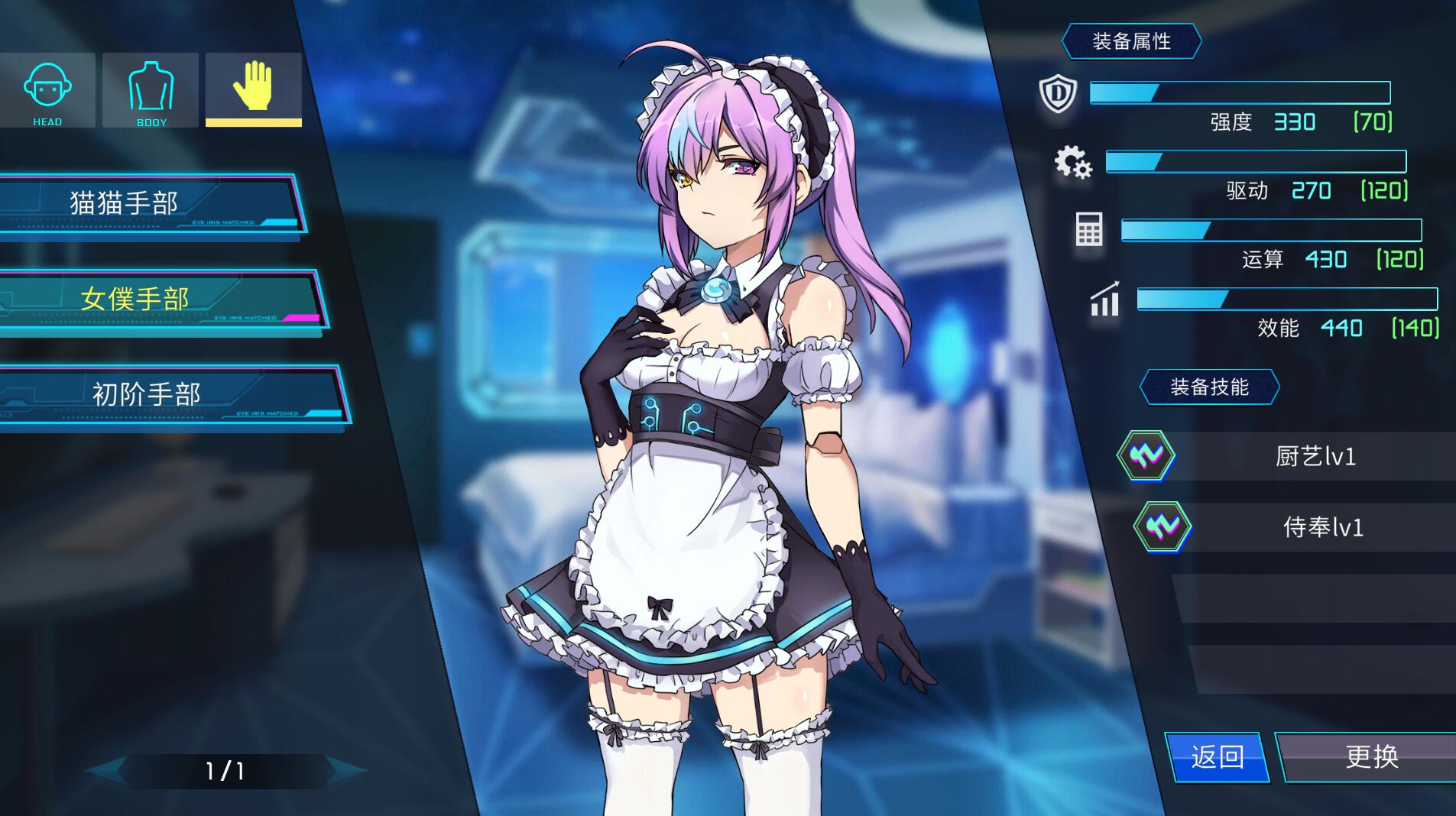Select the yellow hand equipment tab

coord(253,89)
